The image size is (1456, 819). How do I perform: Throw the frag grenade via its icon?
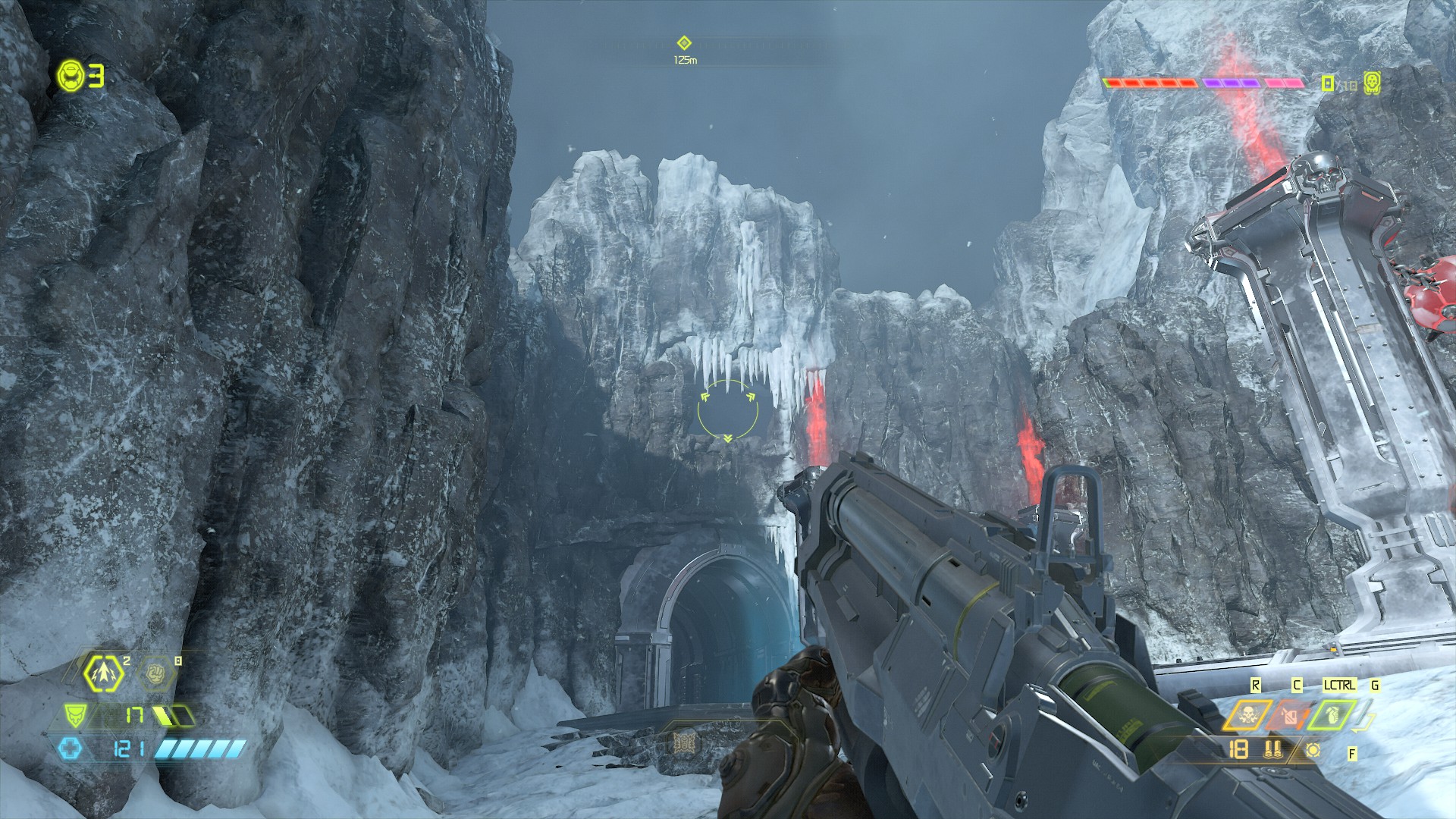point(1331,715)
